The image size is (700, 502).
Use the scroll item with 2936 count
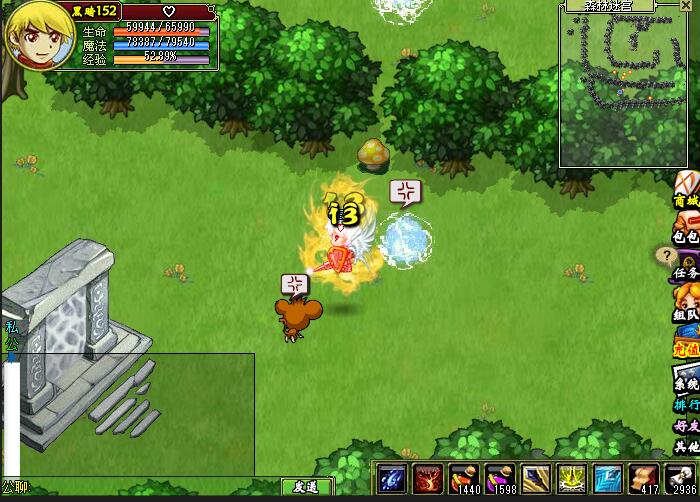pyautogui.click(x=680, y=478)
